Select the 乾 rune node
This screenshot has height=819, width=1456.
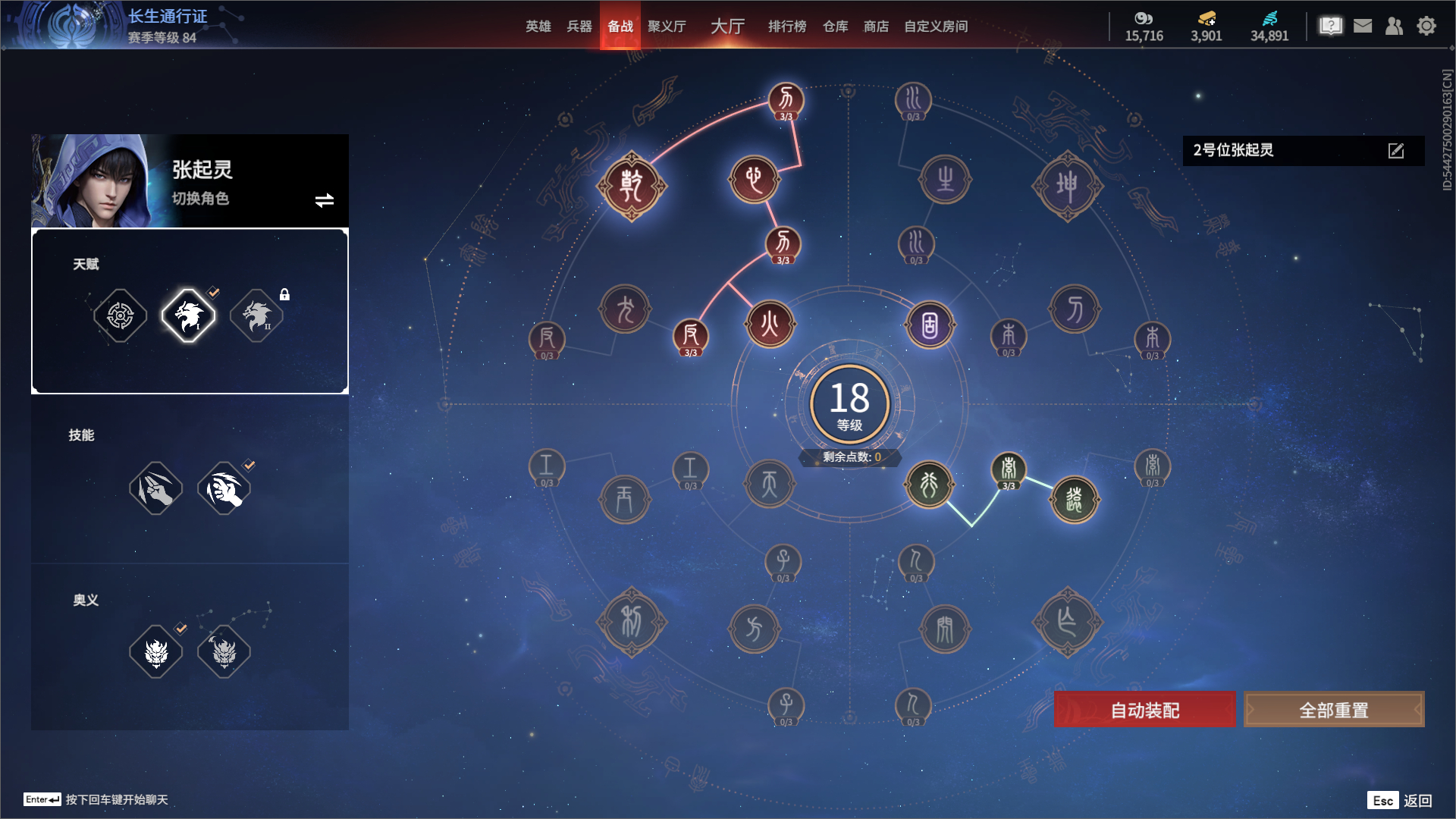click(x=631, y=186)
